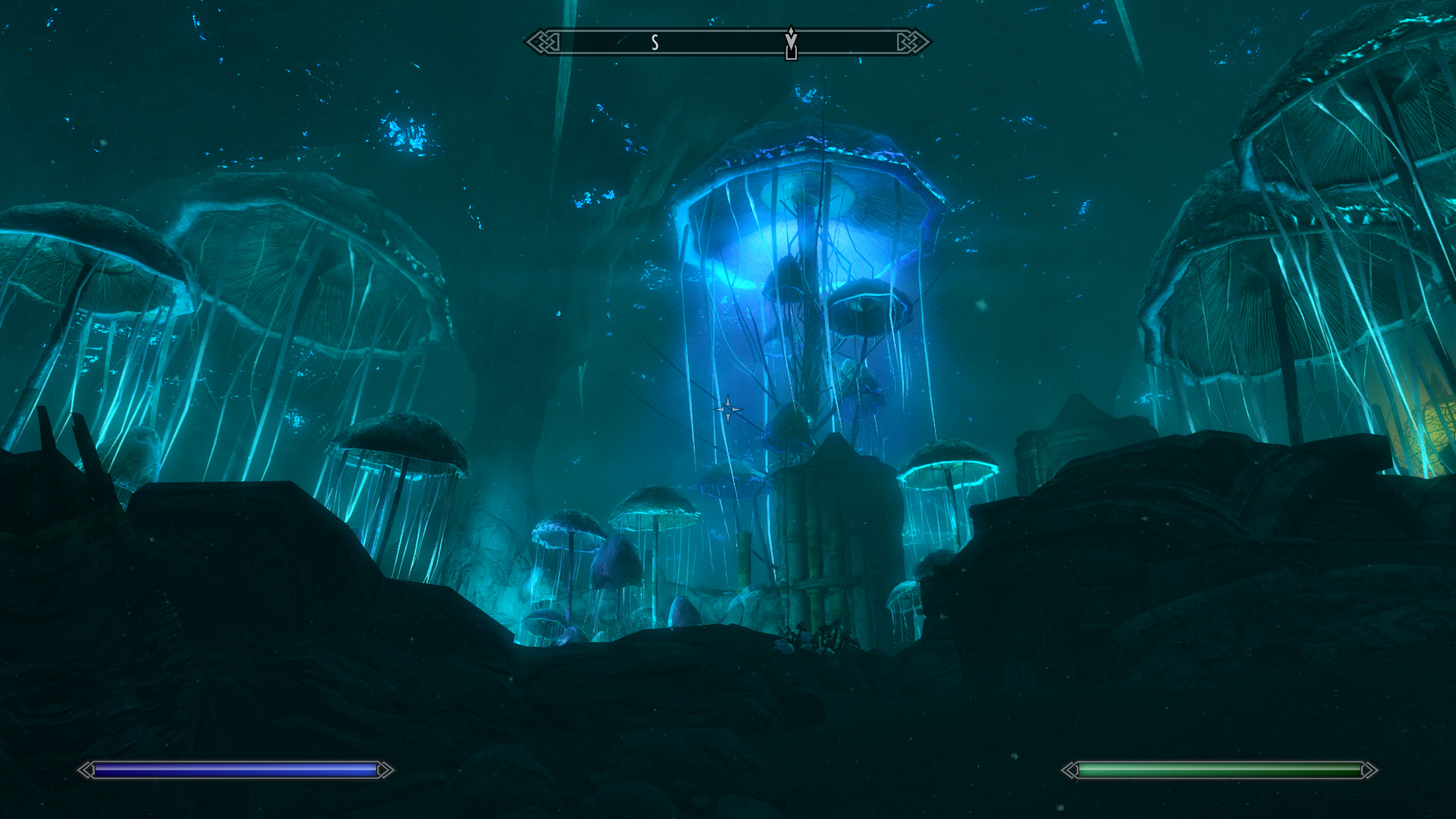Click the quest marker on the compass

click(791, 42)
